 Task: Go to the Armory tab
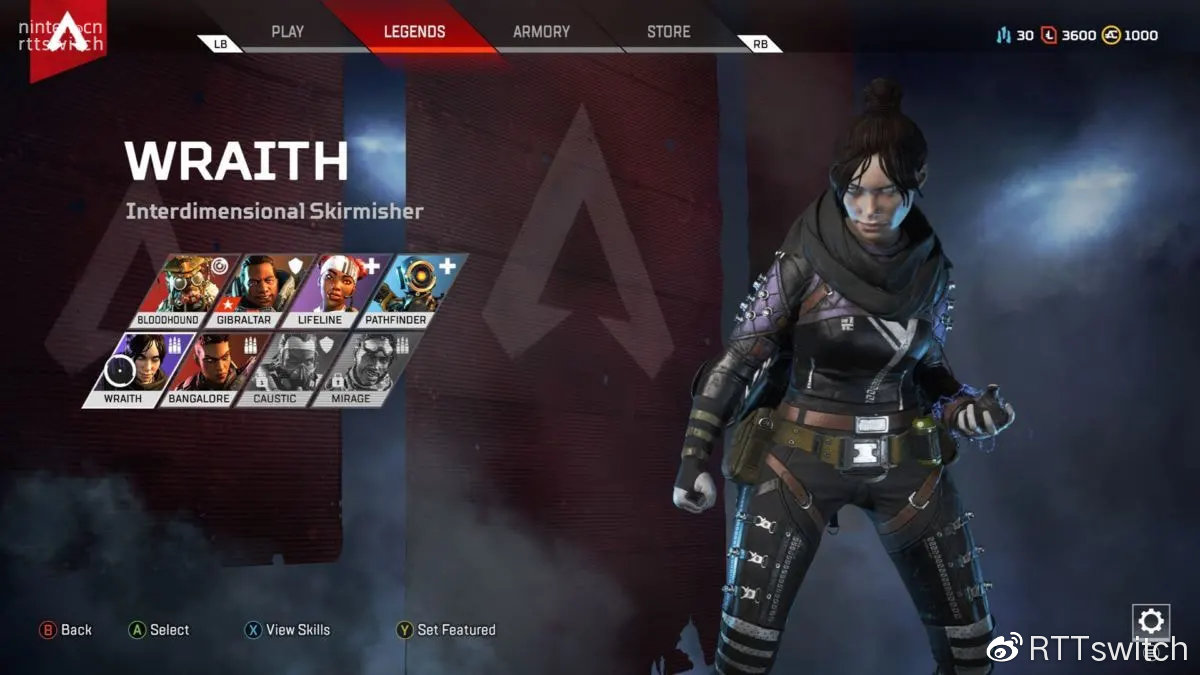(541, 32)
